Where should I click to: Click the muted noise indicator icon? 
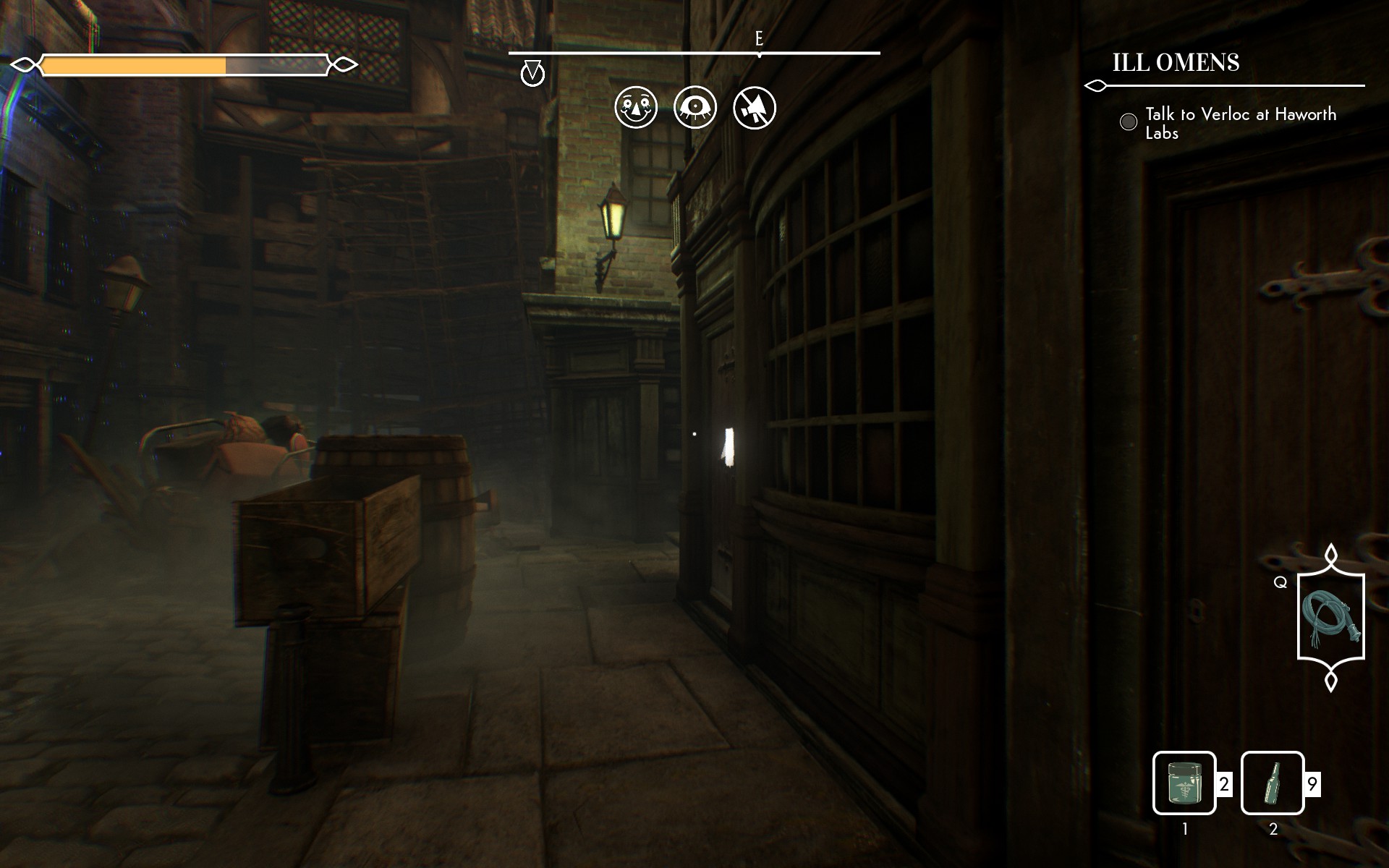tap(753, 107)
